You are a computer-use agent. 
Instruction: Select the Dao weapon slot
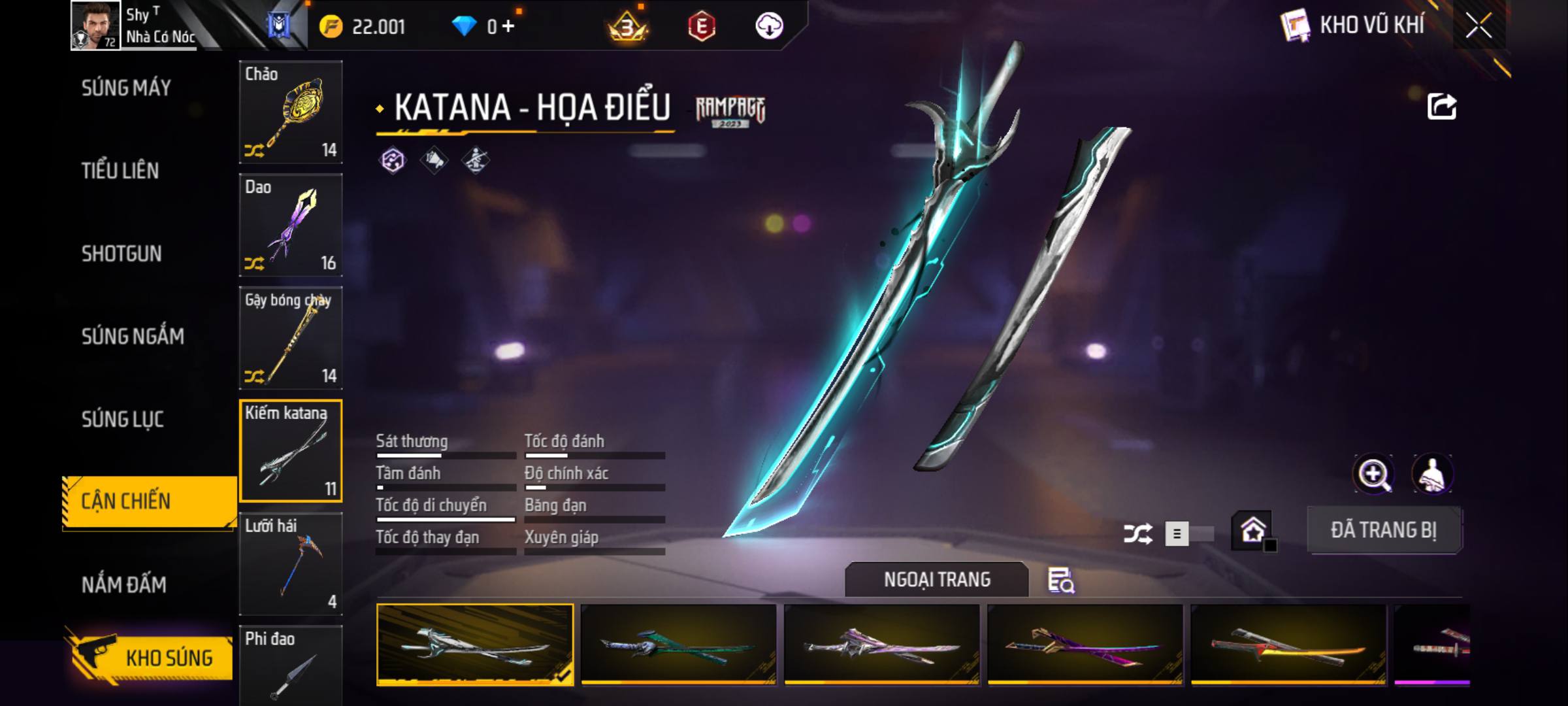pyautogui.click(x=291, y=225)
